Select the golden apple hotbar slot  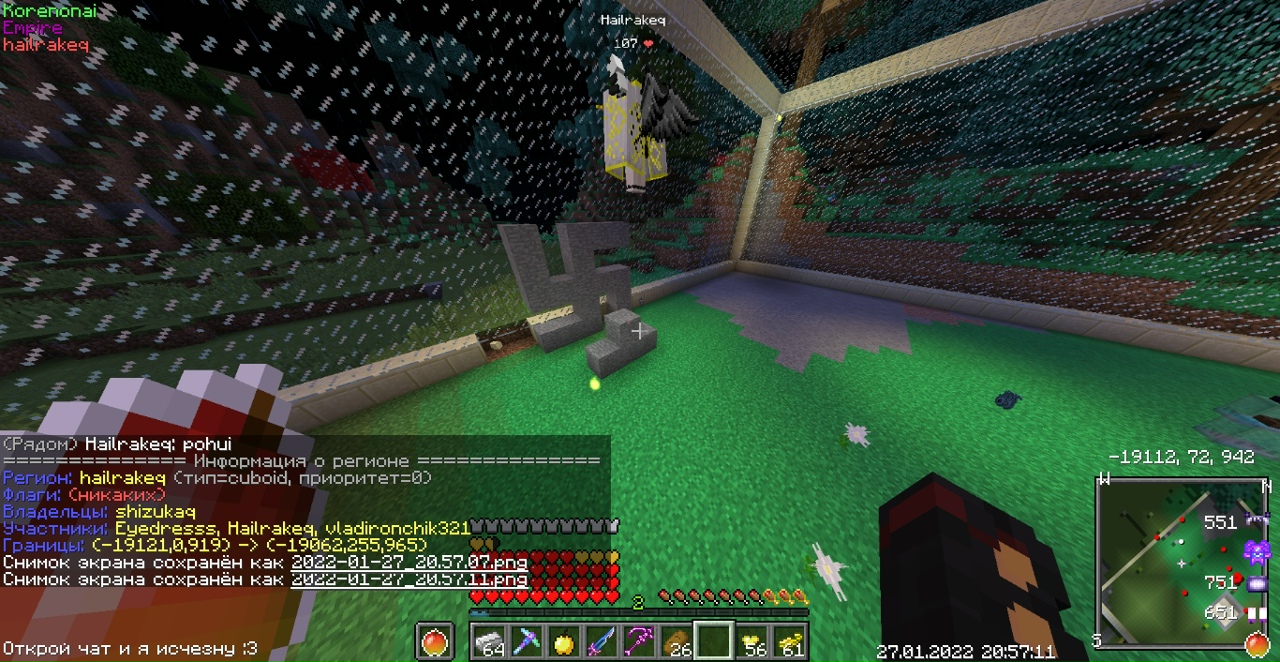tap(564, 641)
